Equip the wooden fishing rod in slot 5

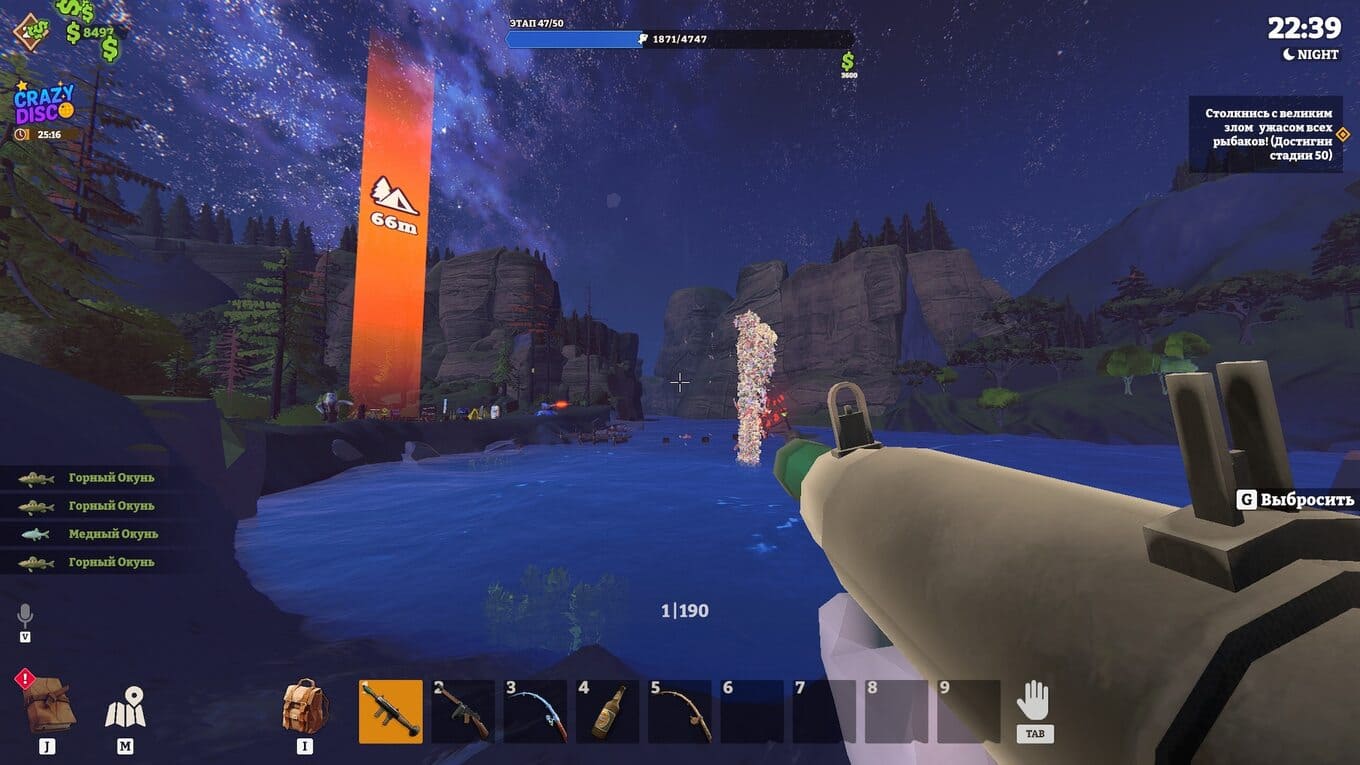pos(679,711)
